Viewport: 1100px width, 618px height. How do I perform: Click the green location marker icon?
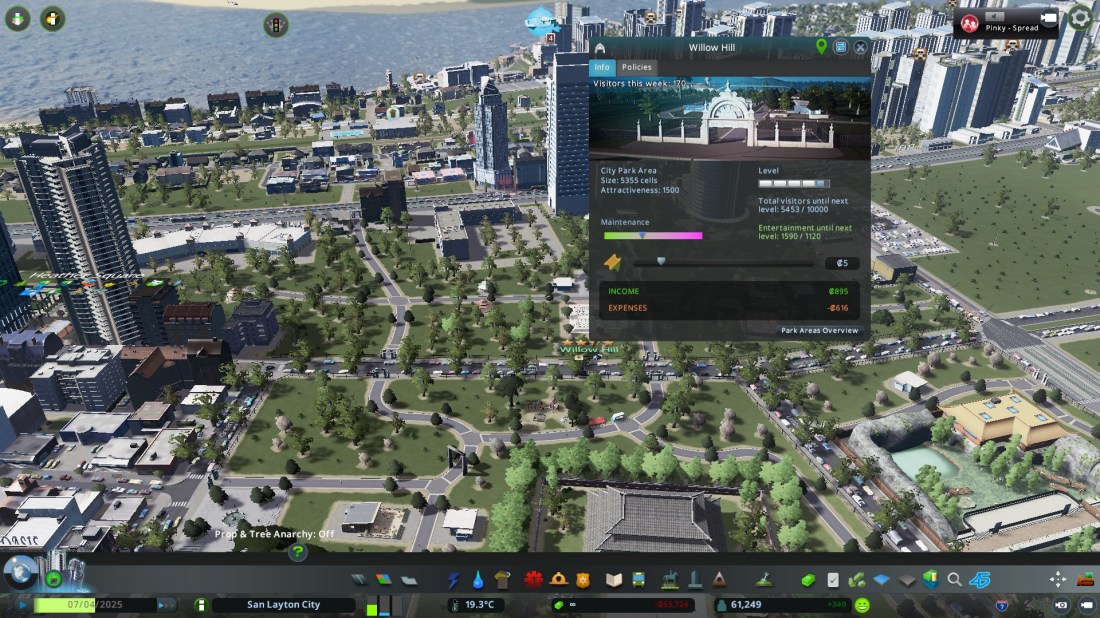click(822, 47)
